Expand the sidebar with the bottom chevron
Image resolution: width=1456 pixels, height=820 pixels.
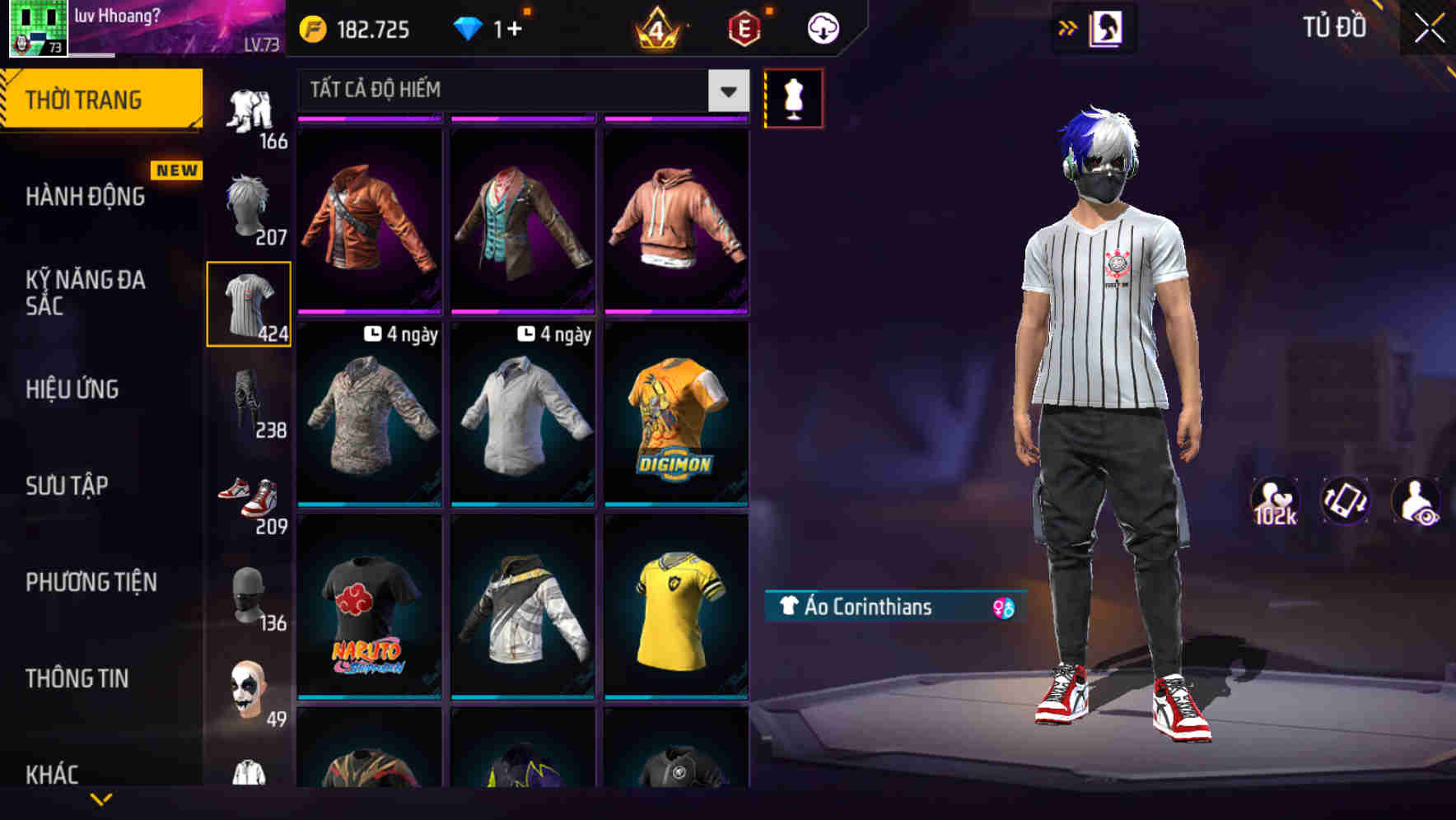101,797
